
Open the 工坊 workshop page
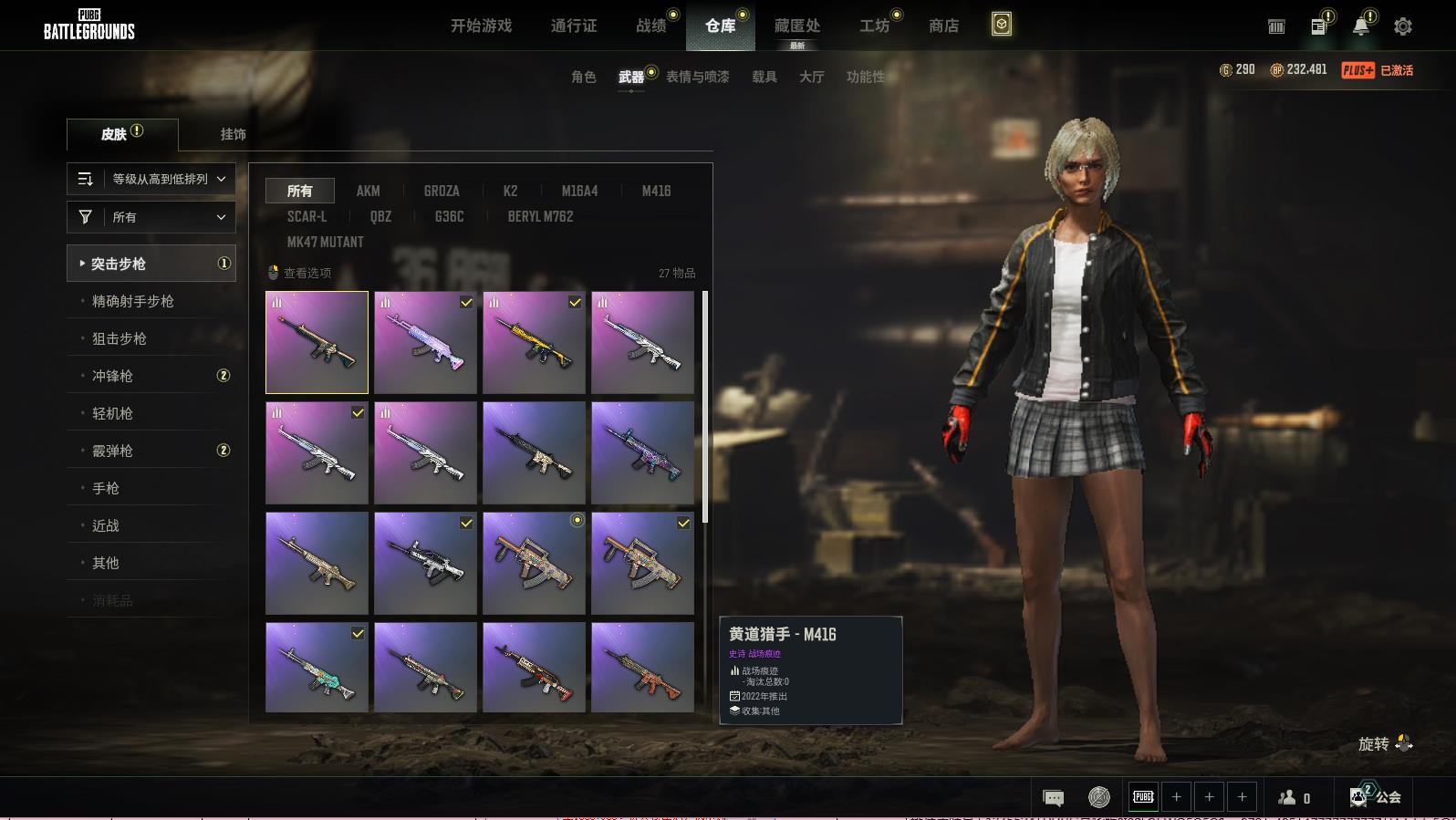(x=874, y=26)
